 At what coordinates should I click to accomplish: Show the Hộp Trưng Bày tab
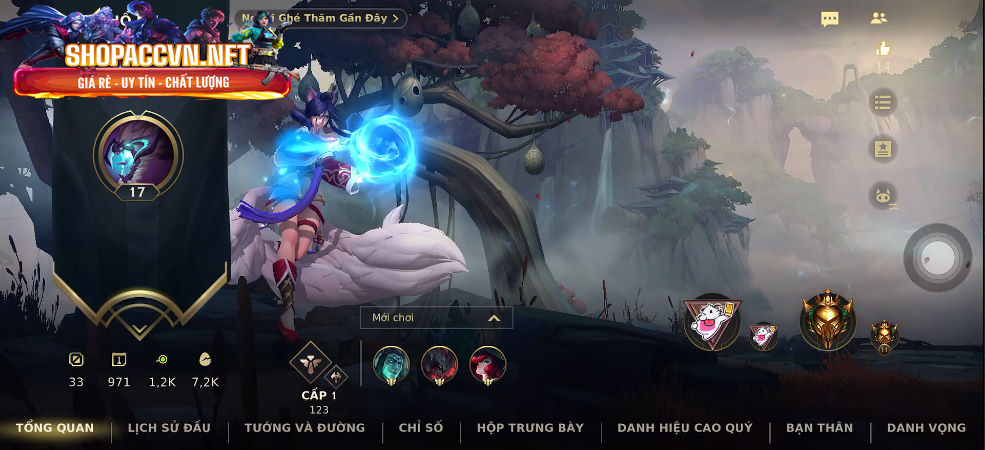pyautogui.click(x=530, y=428)
